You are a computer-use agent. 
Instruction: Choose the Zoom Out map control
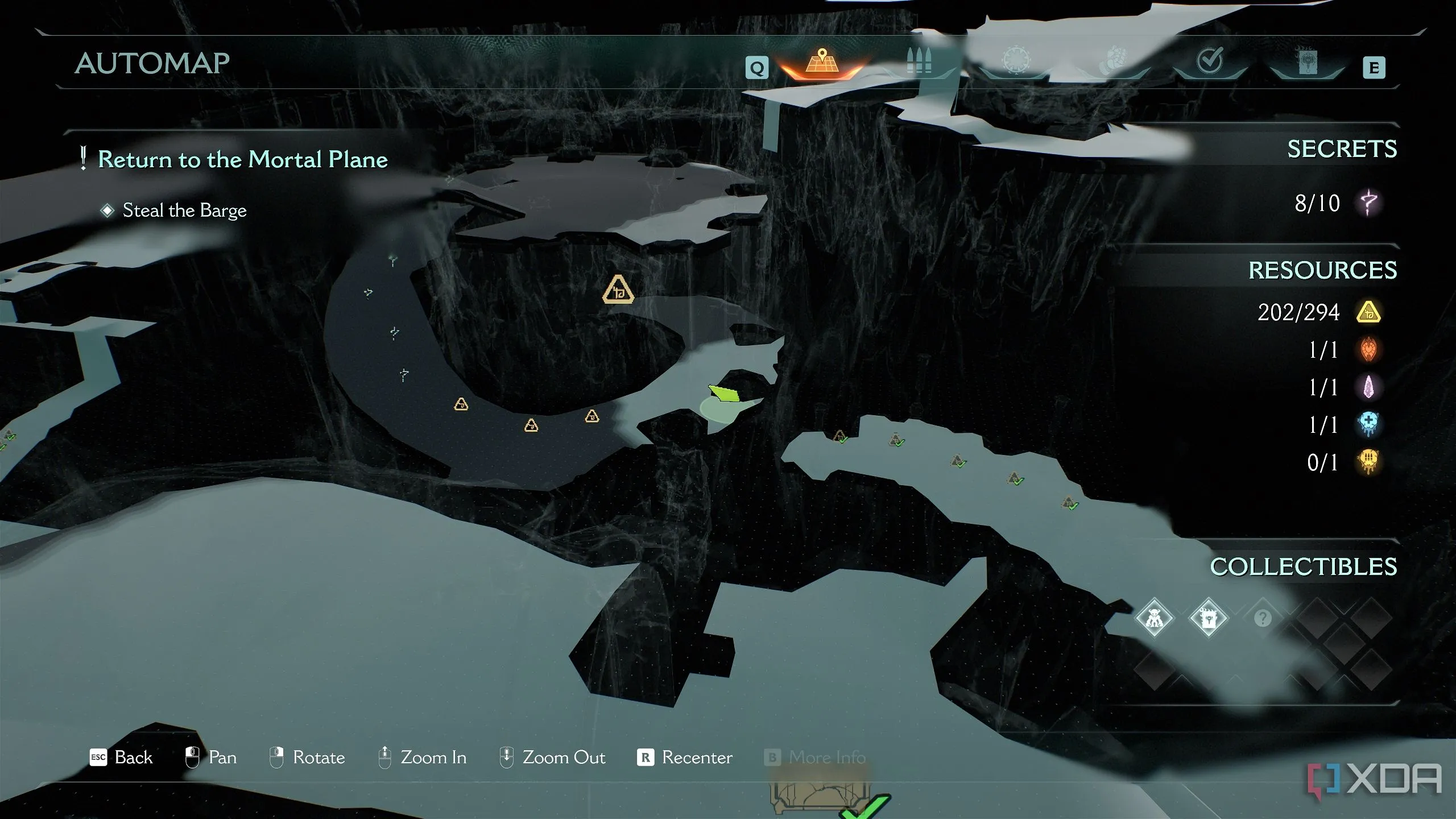pos(552,758)
